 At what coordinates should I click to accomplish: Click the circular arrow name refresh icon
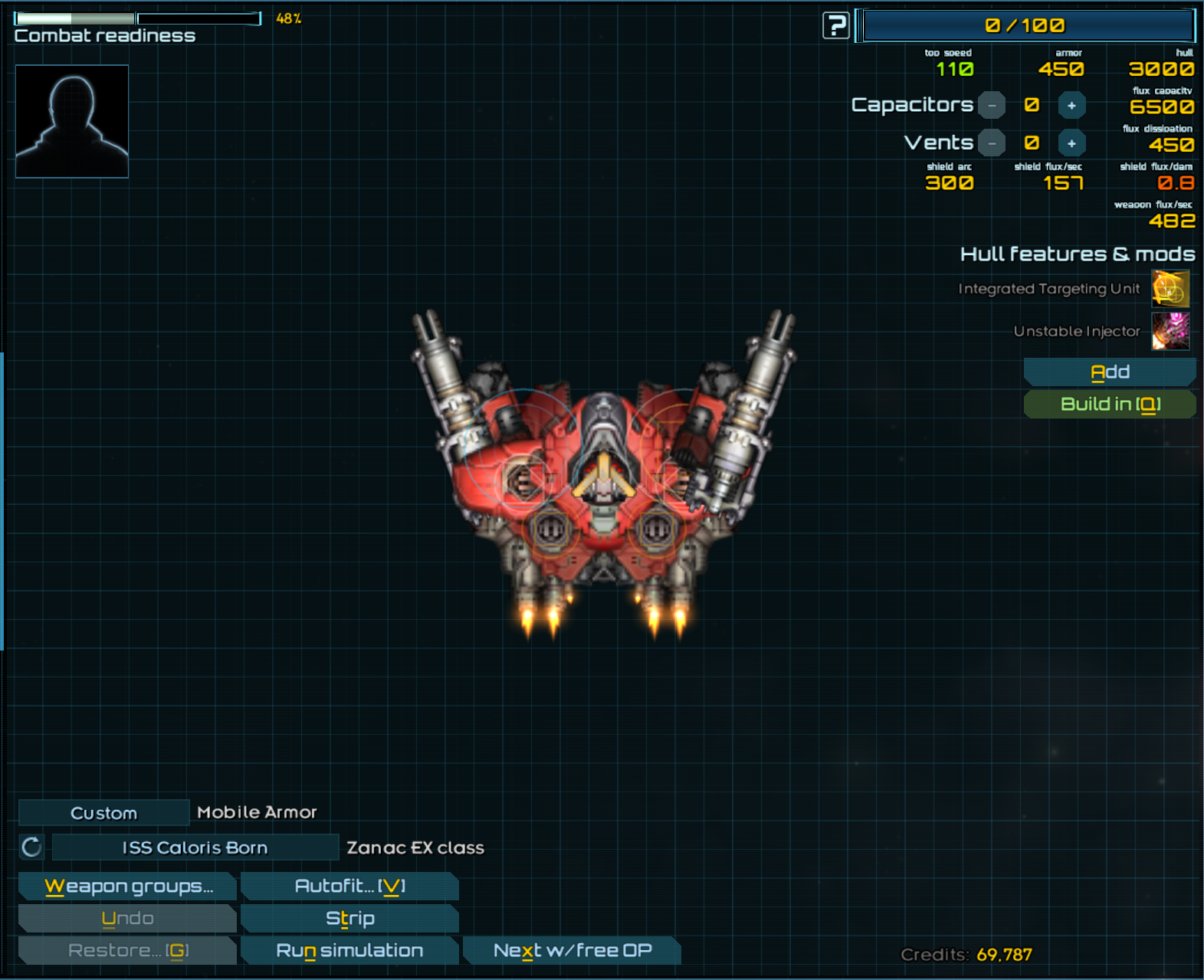click(x=31, y=847)
